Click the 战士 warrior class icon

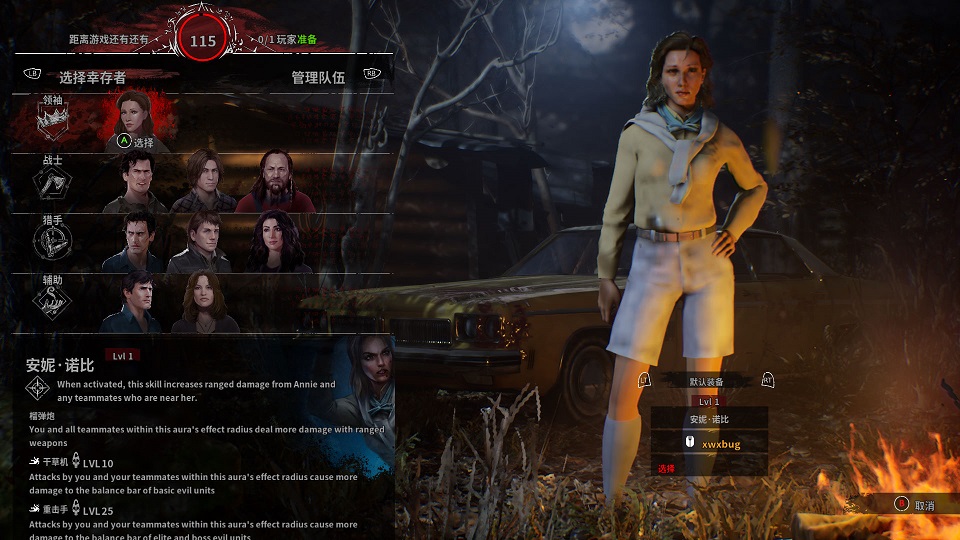click(x=53, y=181)
